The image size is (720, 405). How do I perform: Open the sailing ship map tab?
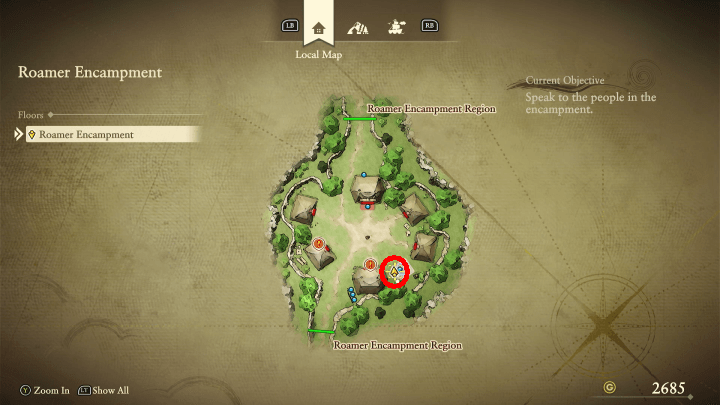point(395,27)
